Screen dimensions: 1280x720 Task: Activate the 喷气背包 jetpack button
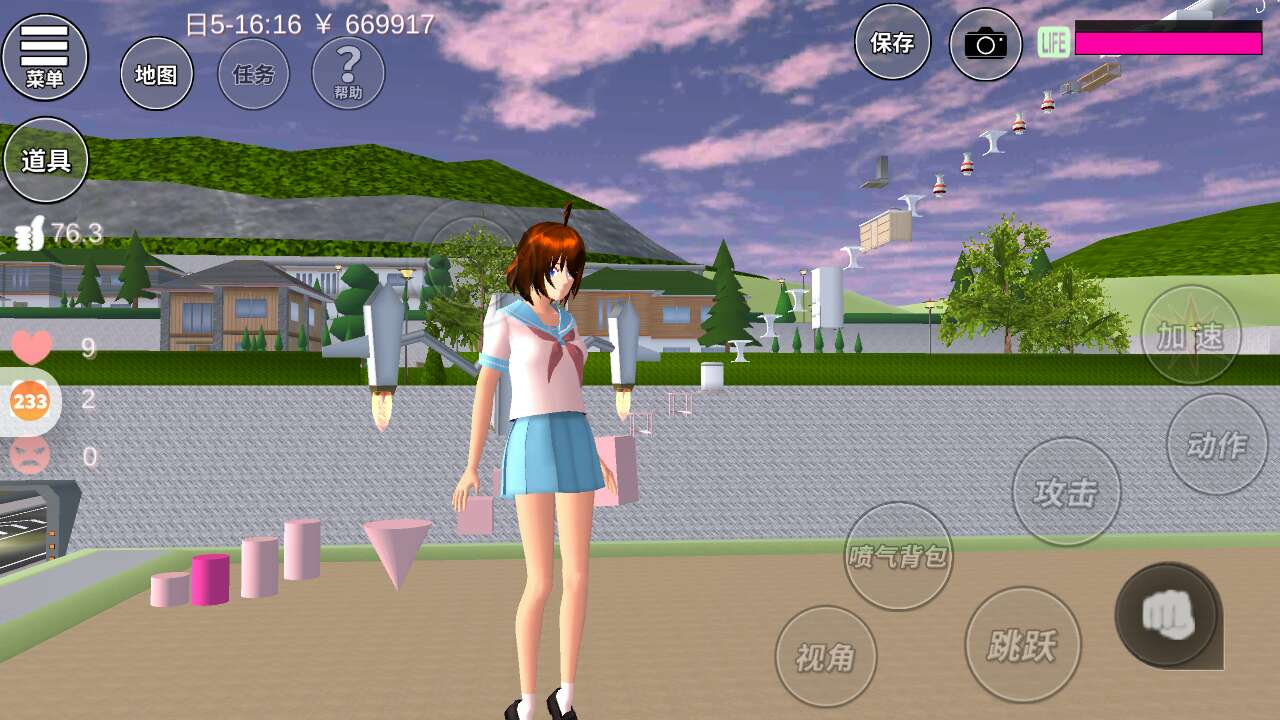[x=898, y=556]
